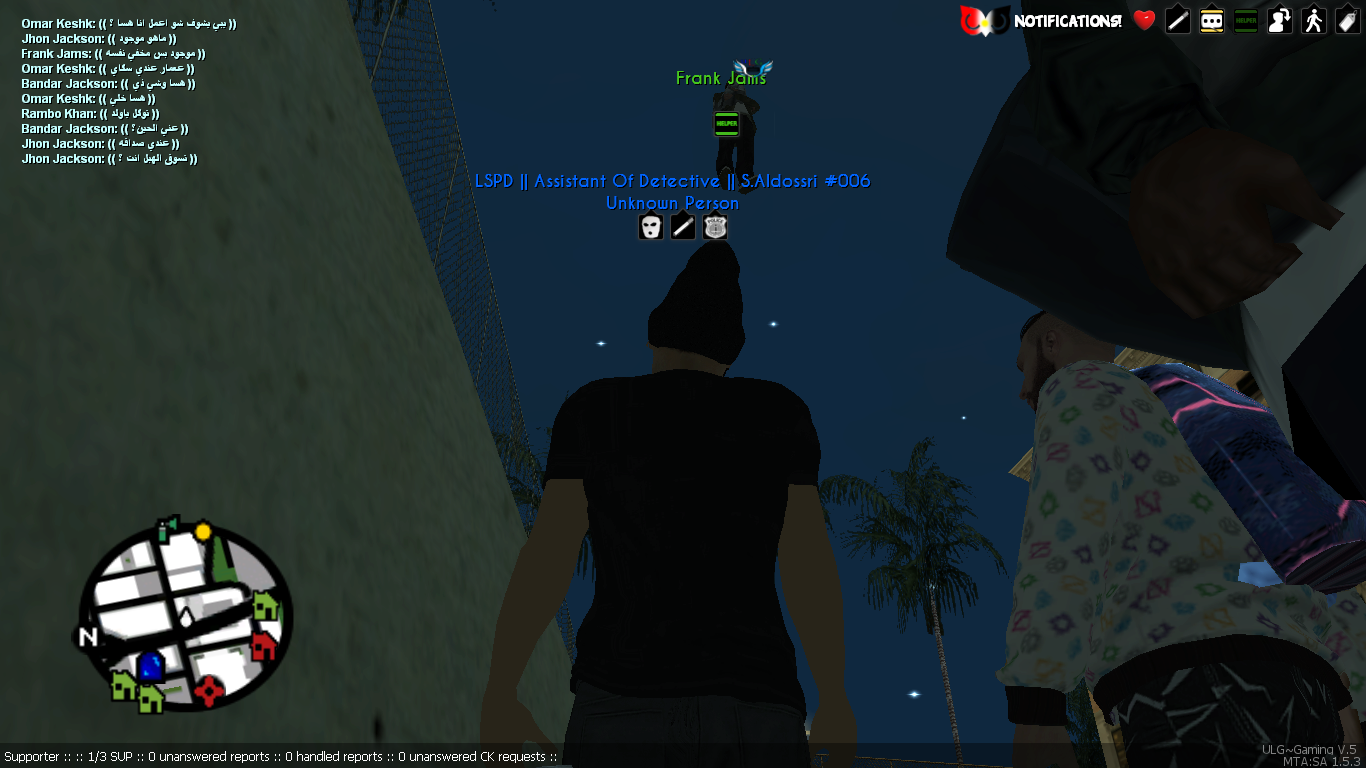This screenshot has height=768, width=1366.
Task: Select the spray can marker on minimap
Action: pos(166,523)
